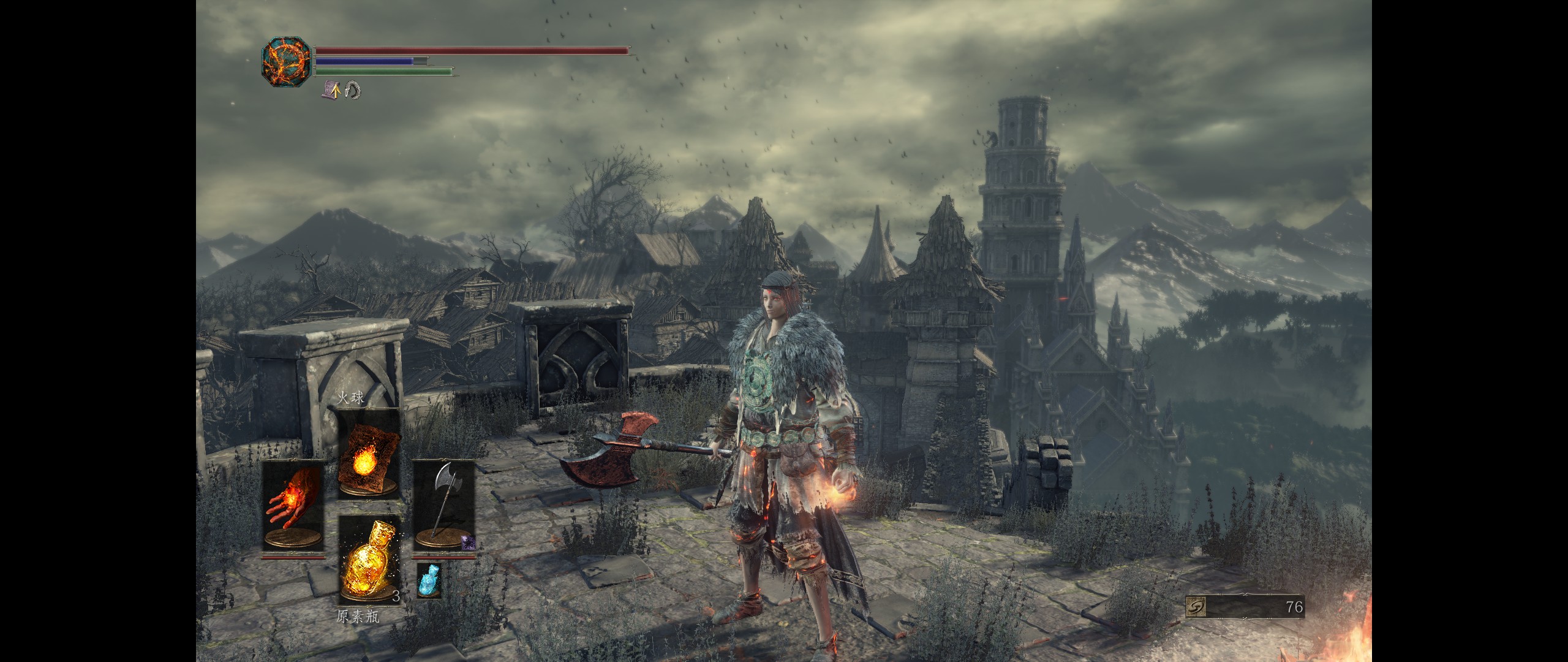Viewport: 1568px width, 662px height.
Task: Pick the blue Ashen Estus Flask icon
Action: (429, 580)
